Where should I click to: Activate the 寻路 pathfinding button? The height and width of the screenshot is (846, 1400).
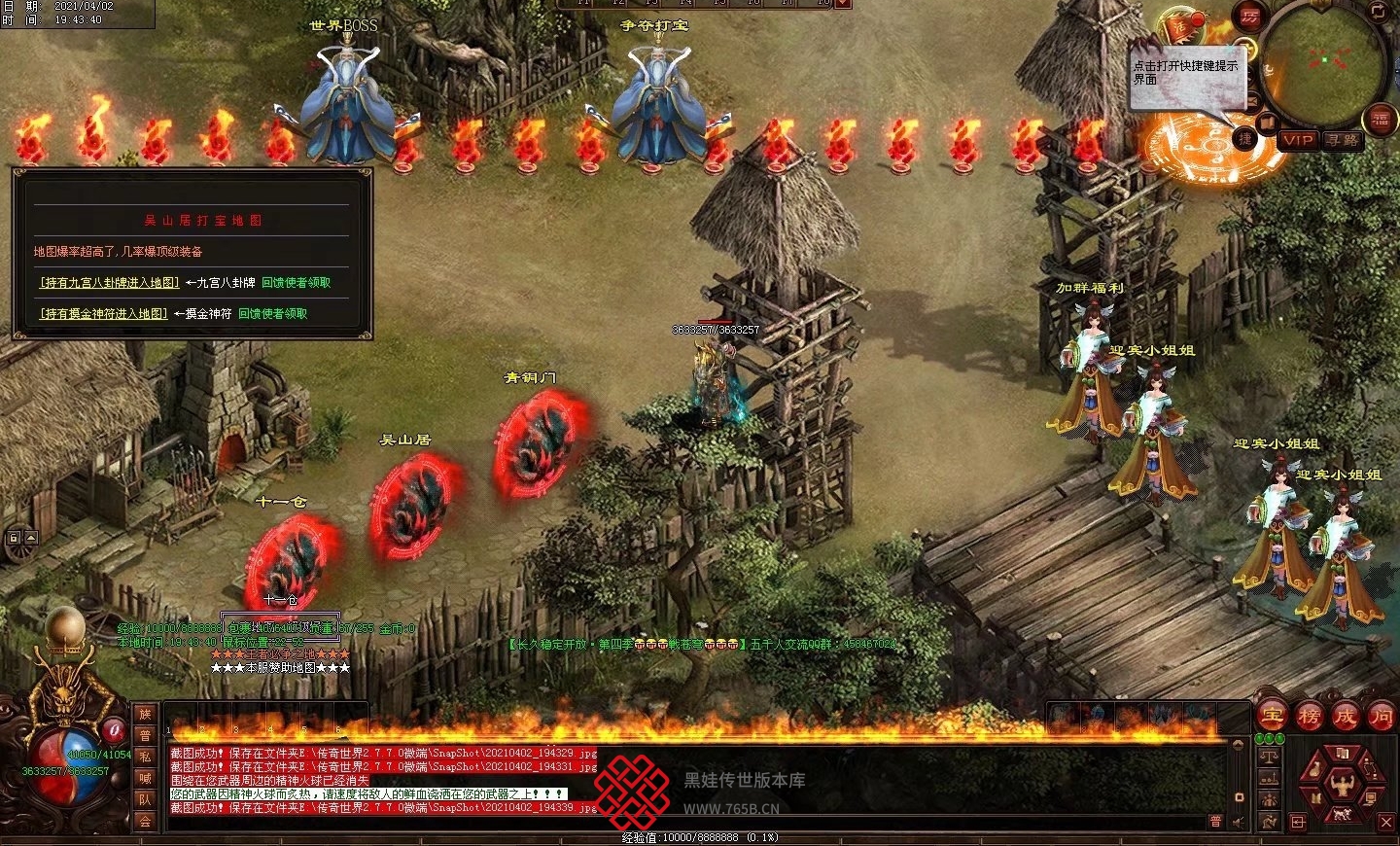(1343, 140)
